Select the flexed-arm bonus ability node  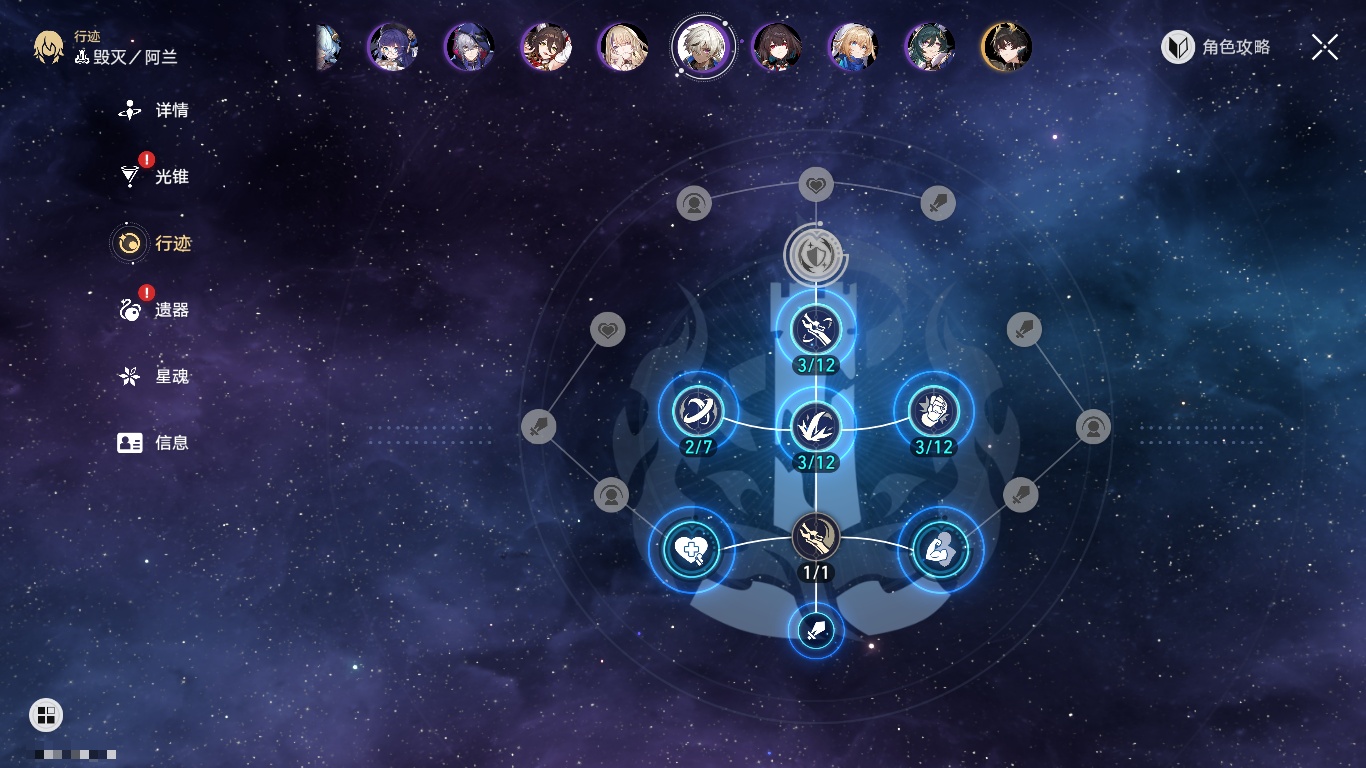click(940, 549)
